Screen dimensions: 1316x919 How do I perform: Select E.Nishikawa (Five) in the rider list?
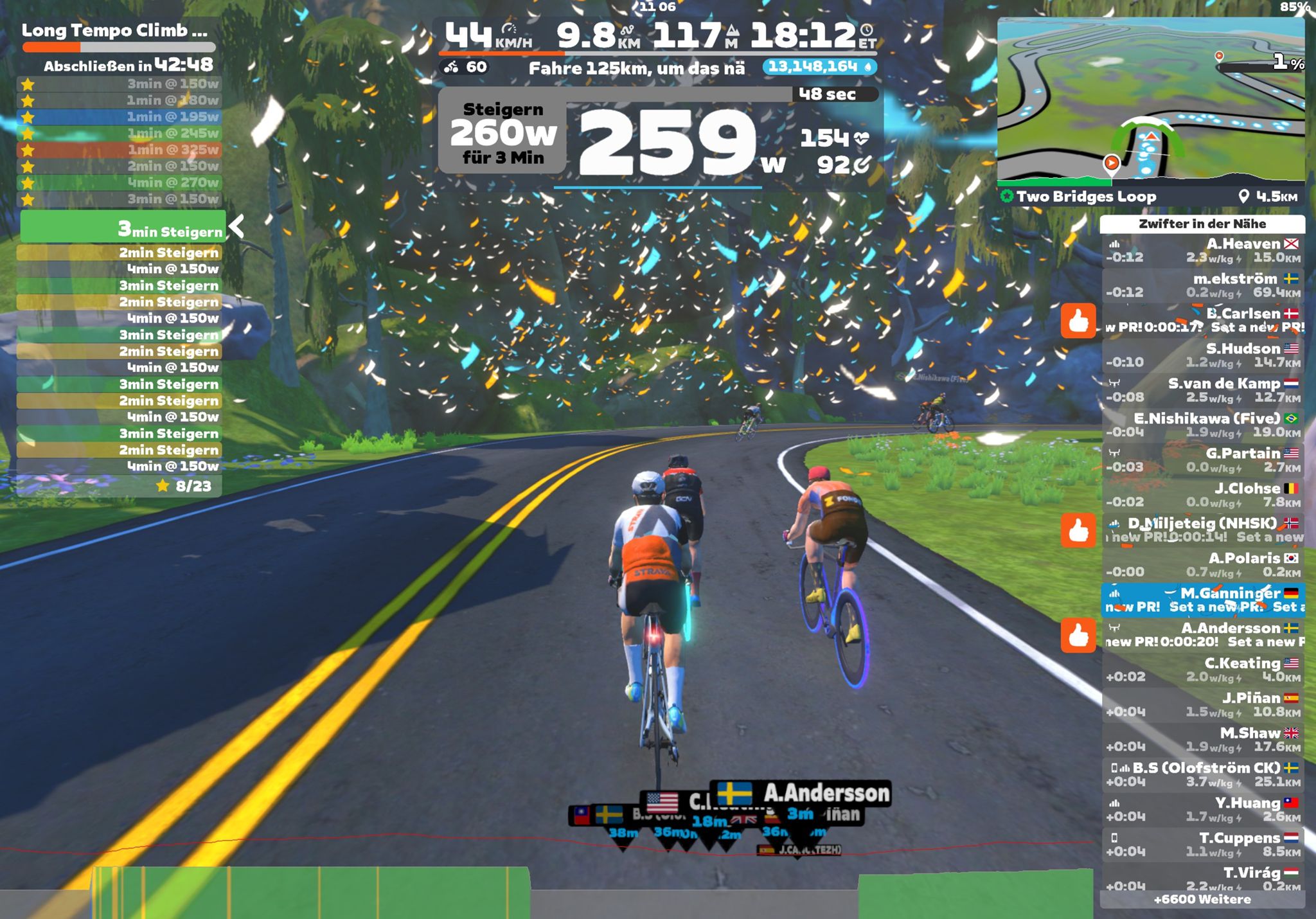click(1202, 425)
